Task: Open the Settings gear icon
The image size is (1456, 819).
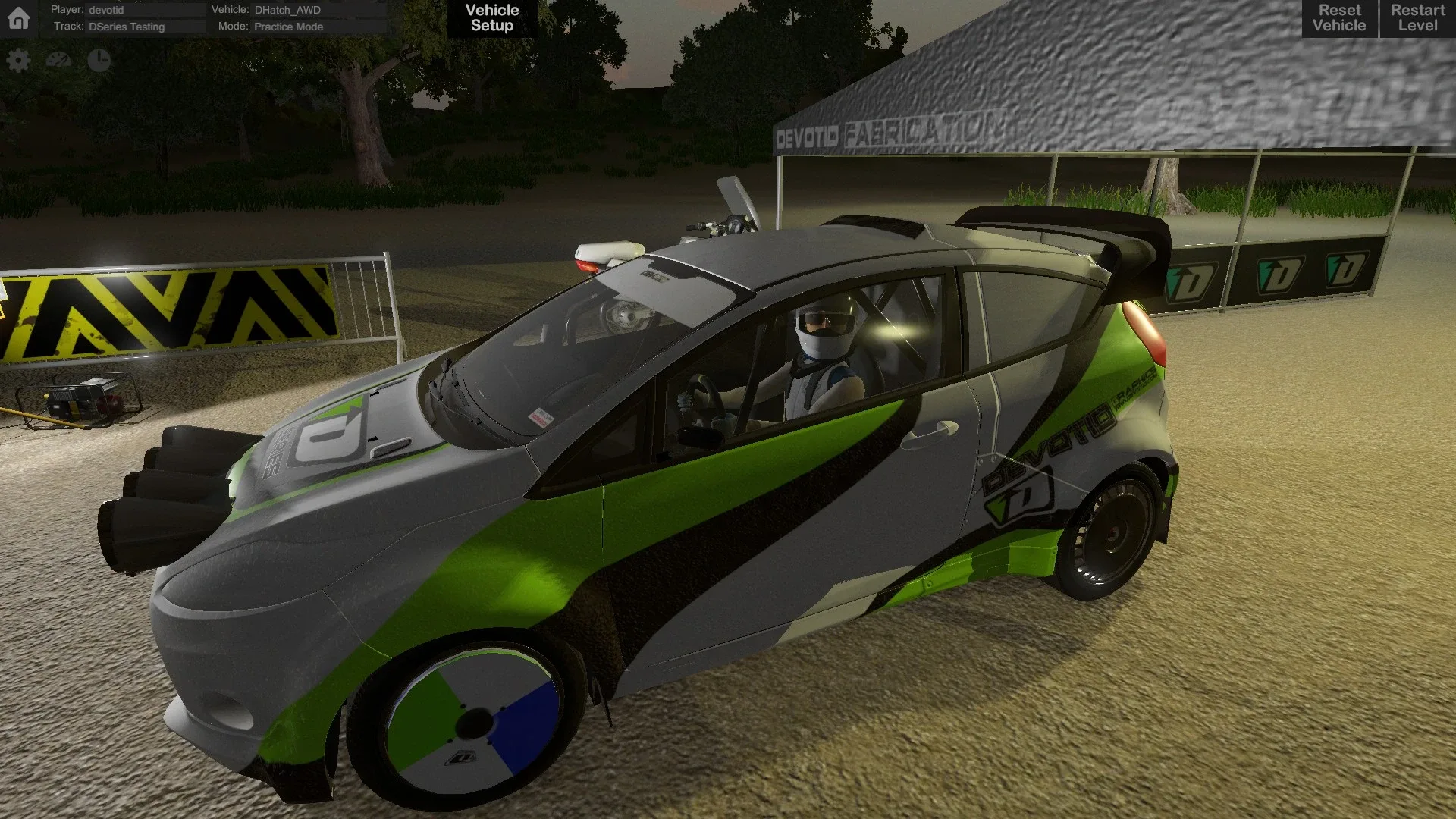Action: click(x=18, y=59)
